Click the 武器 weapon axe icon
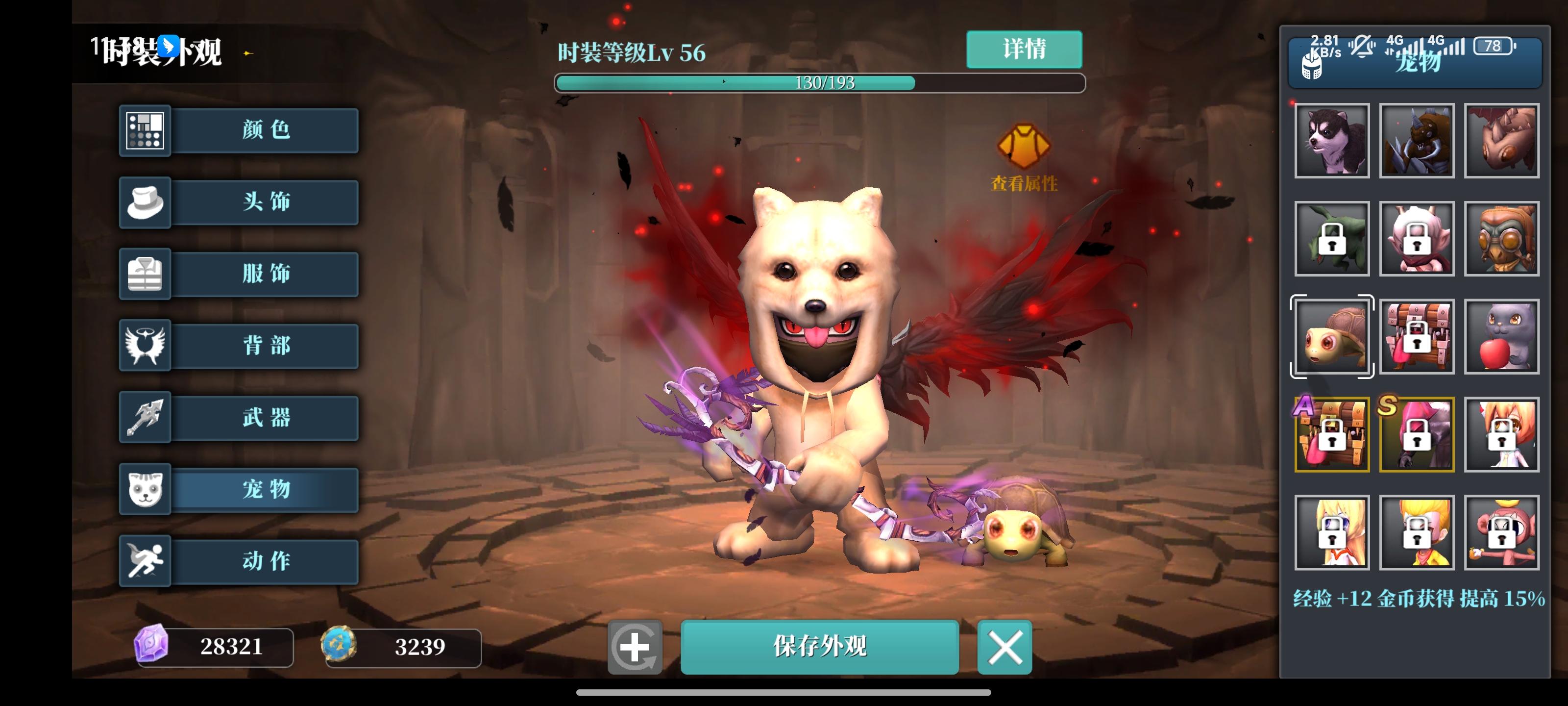 click(145, 418)
